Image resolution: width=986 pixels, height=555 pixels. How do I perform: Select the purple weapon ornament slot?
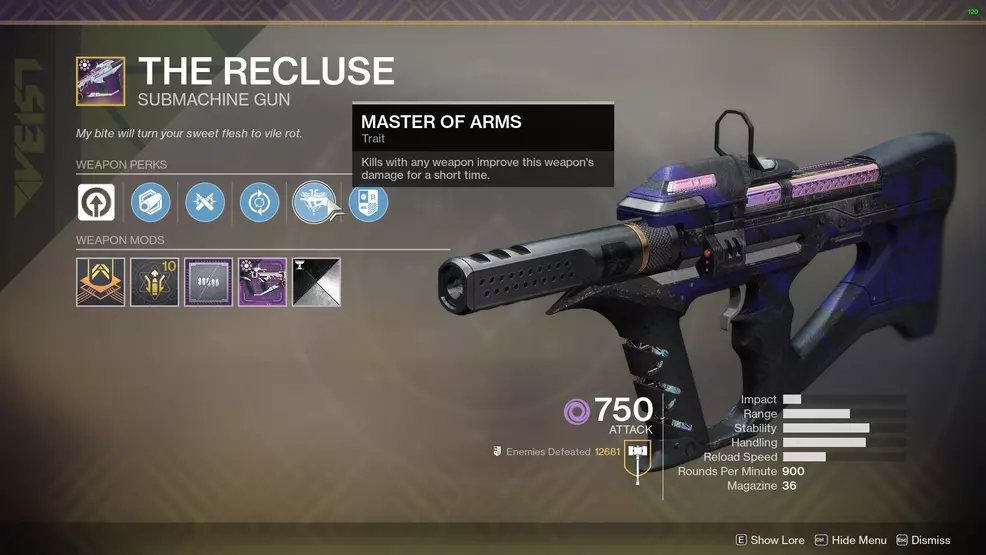coord(263,282)
